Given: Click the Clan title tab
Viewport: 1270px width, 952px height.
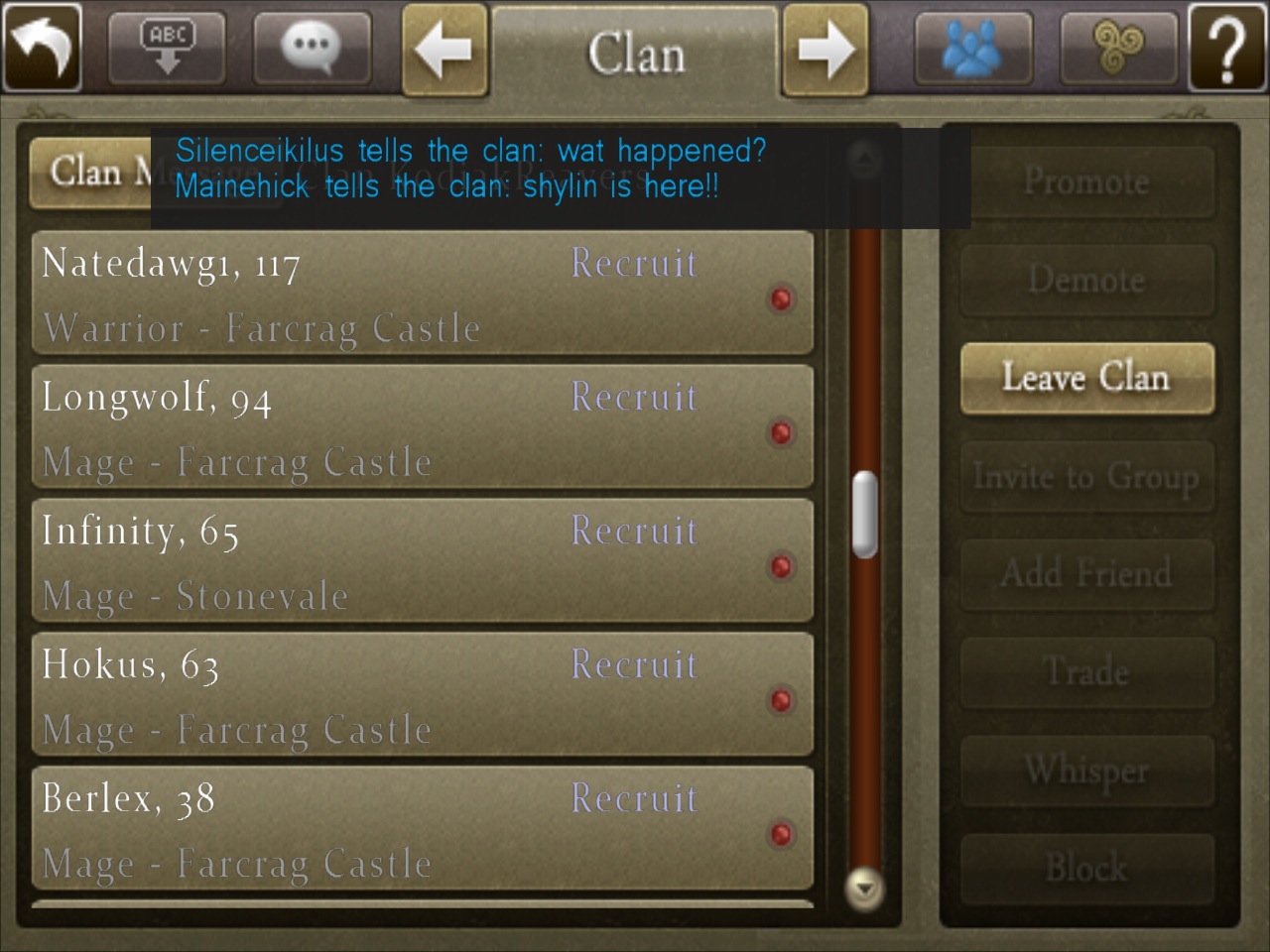Looking at the screenshot, I should click(635, 52).
